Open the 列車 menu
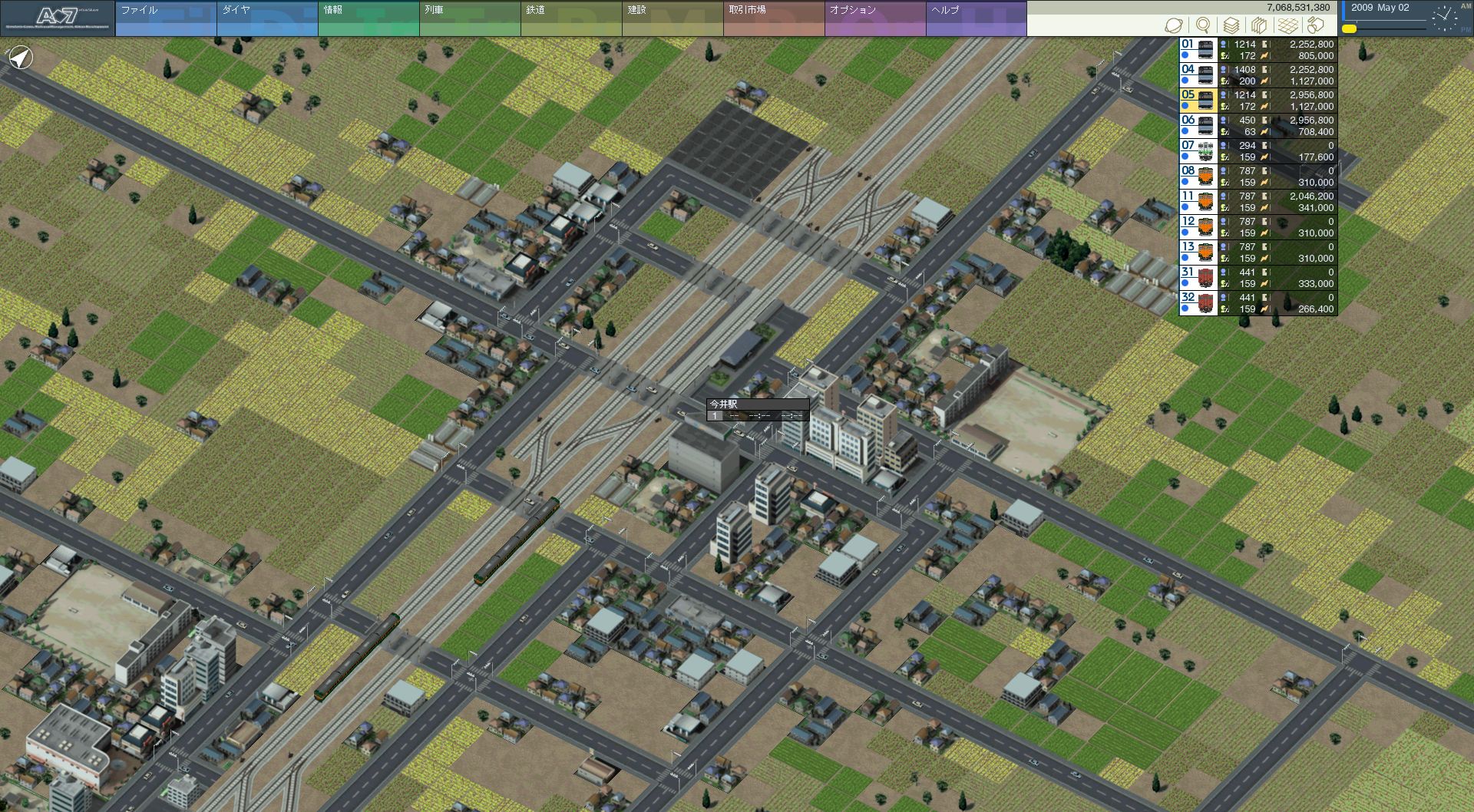This screenshot has height=812, width=1474. click(x=469, y=18)
